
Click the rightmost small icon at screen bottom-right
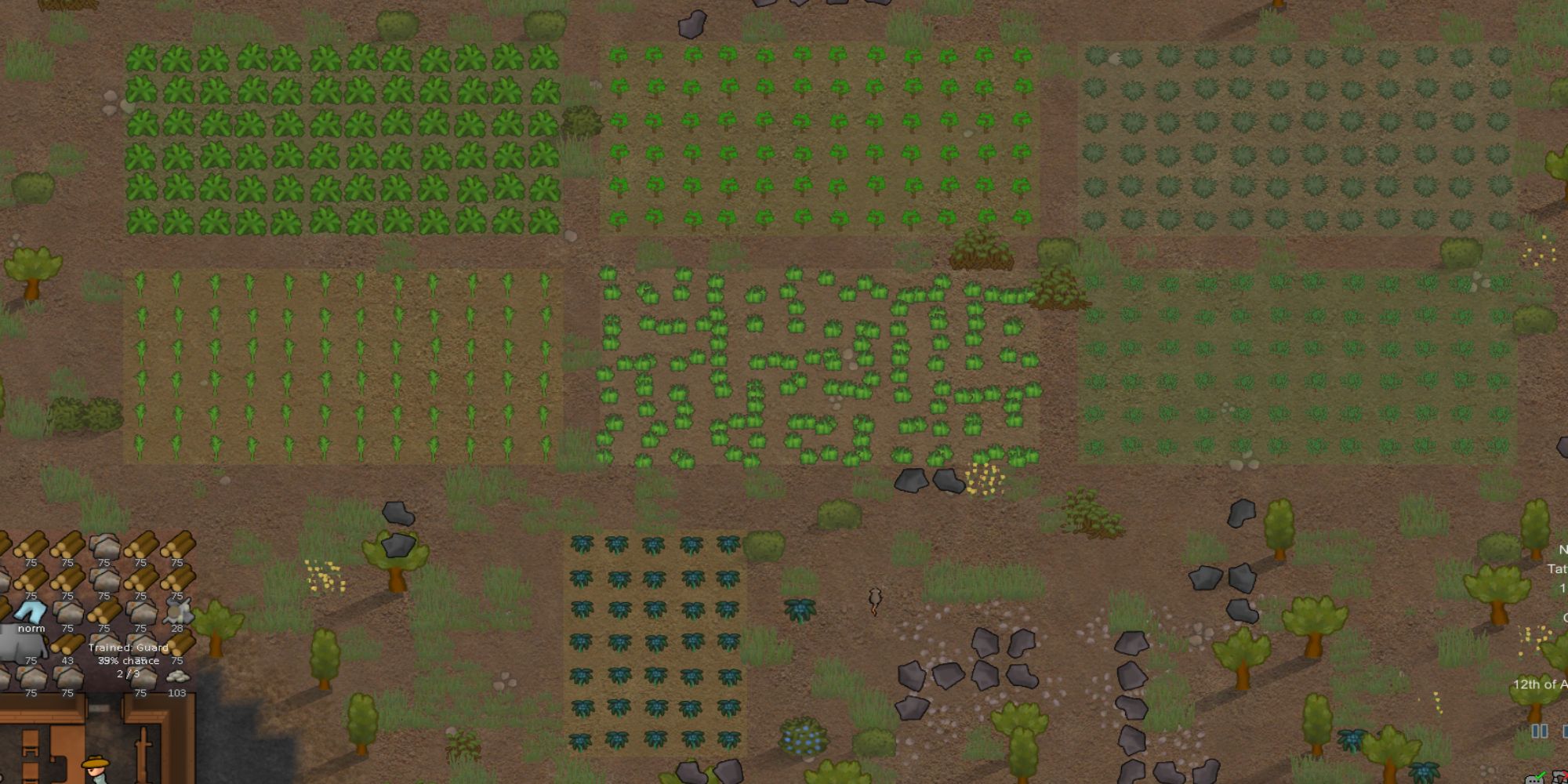pyautogui.click(x=1559, y=776)
